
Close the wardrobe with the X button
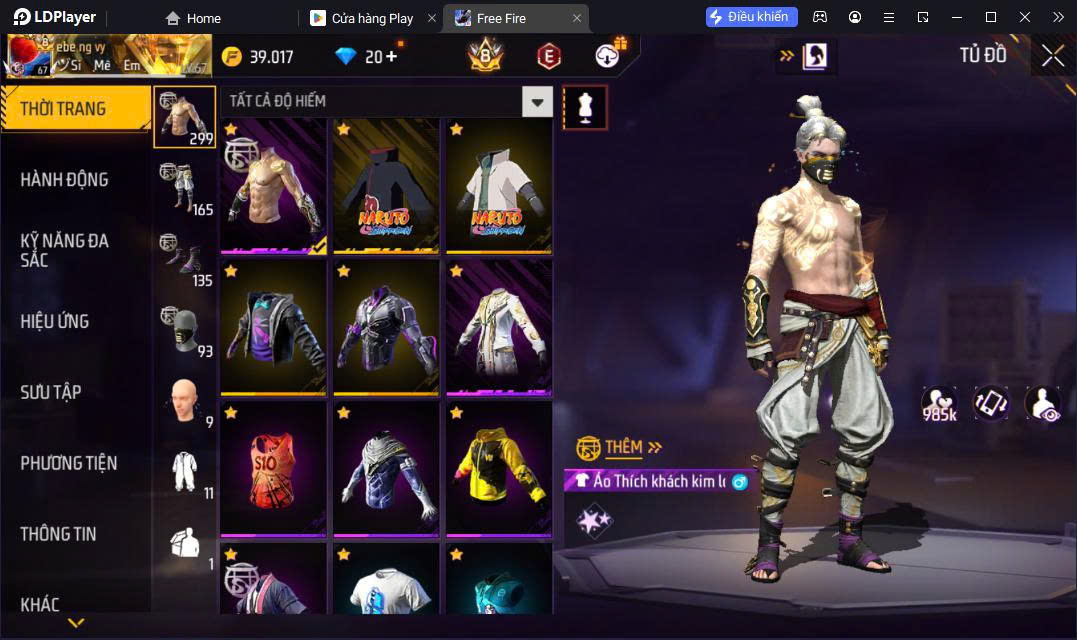click(1052, 56)
